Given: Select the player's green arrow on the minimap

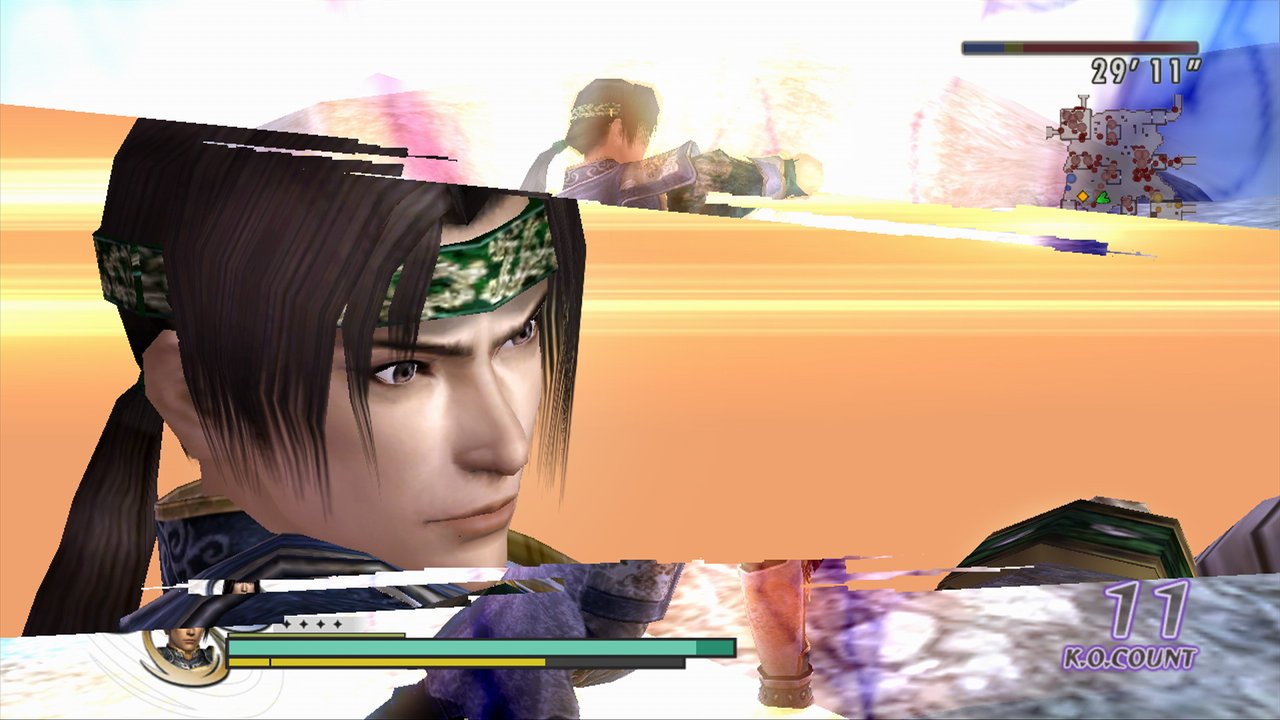Looking at the screenshot, I should pyautogui.click(x=1102, y=197).
